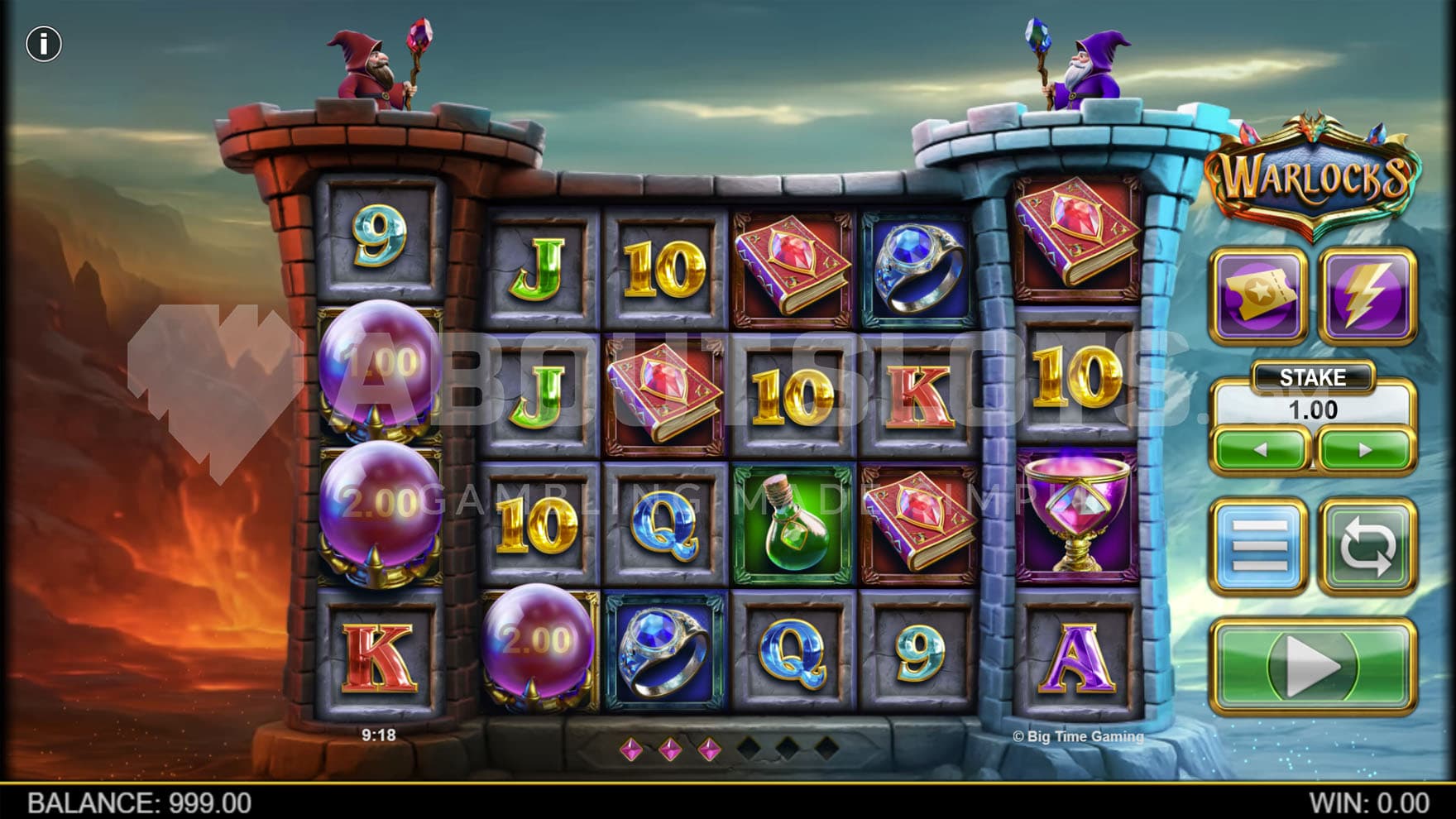Activate the lightning bolt turbo button
The width and height of the screenshot is (1456, 819).
[x=1367, y=295]
